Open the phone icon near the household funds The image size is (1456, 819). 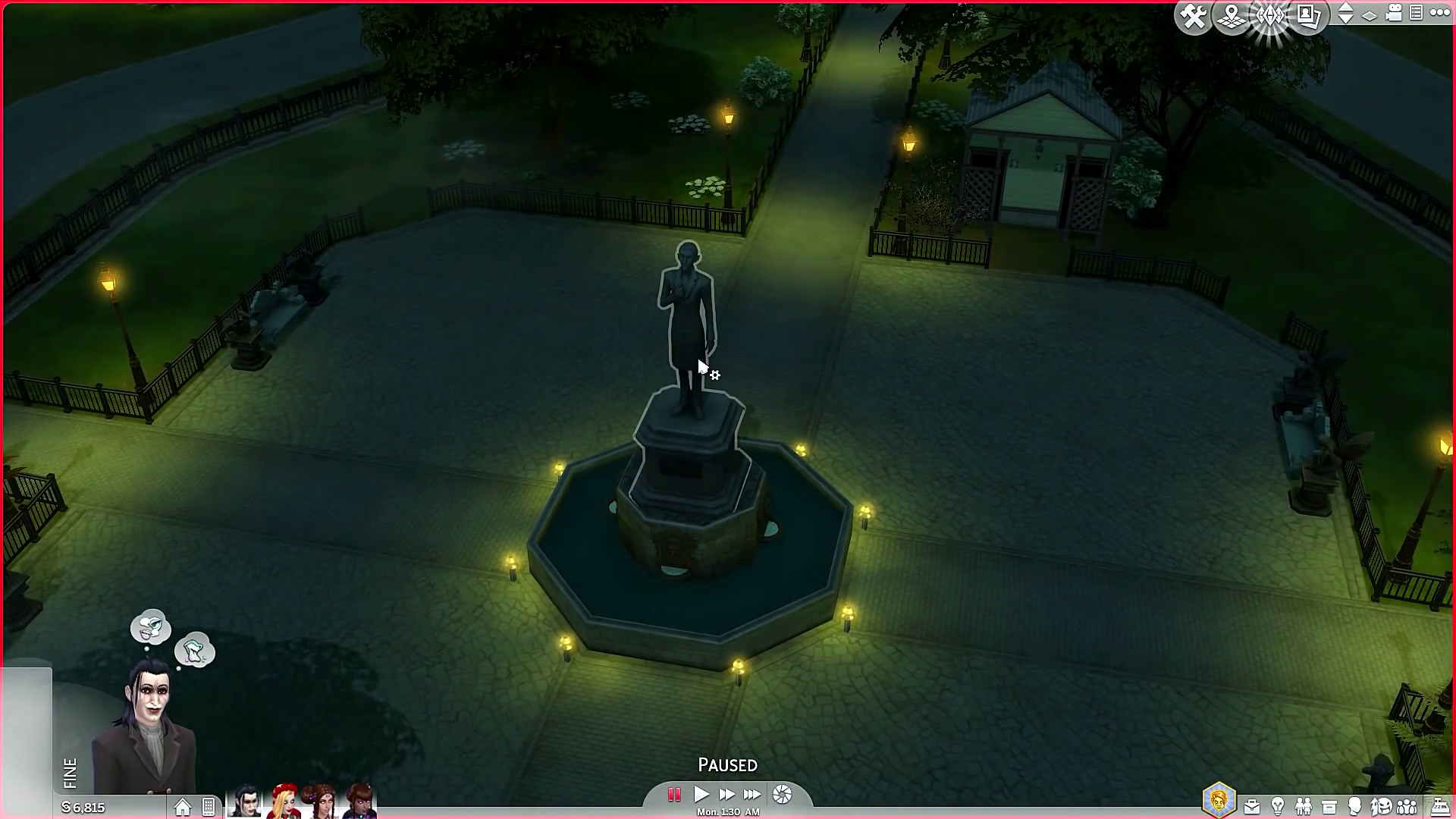pos(209,808)
